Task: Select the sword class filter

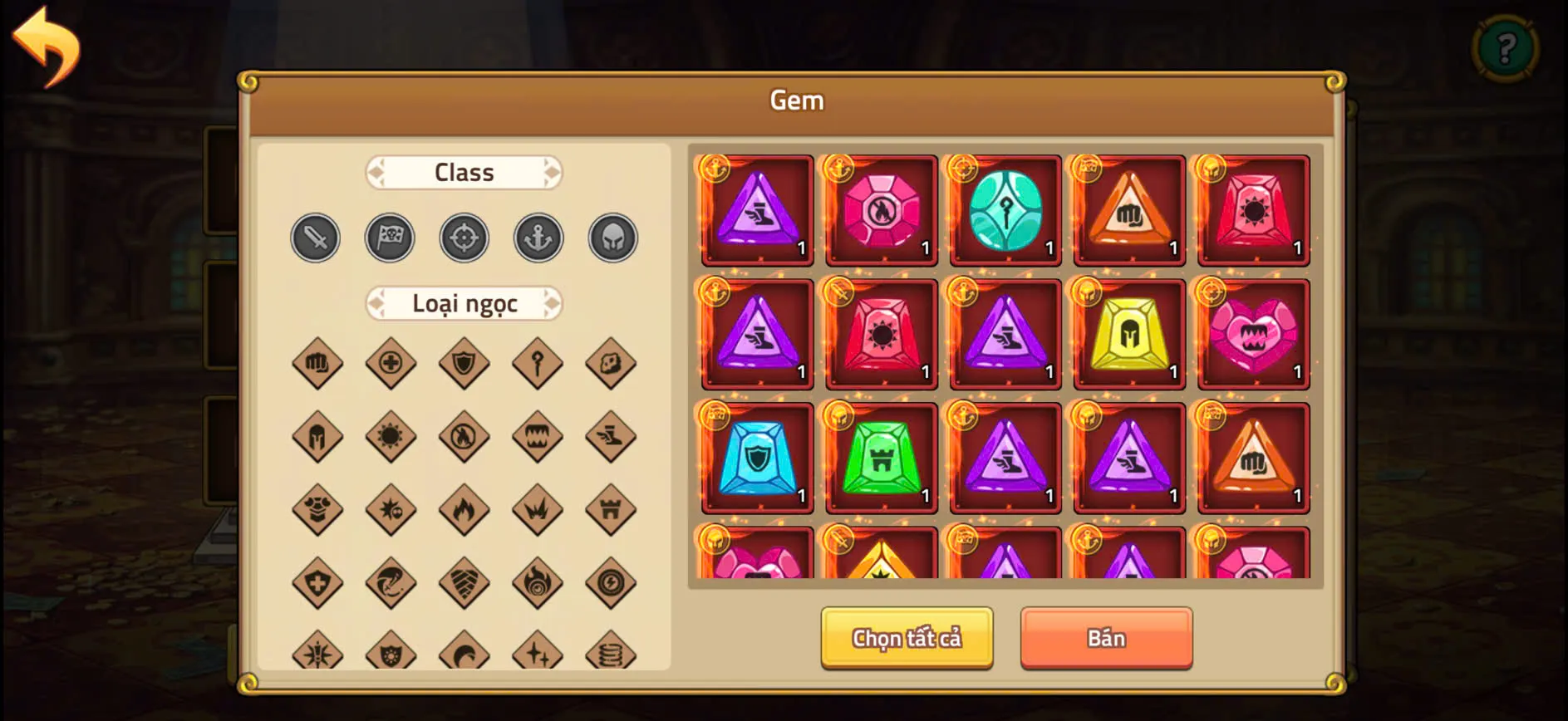Action: tap(315, 238)
